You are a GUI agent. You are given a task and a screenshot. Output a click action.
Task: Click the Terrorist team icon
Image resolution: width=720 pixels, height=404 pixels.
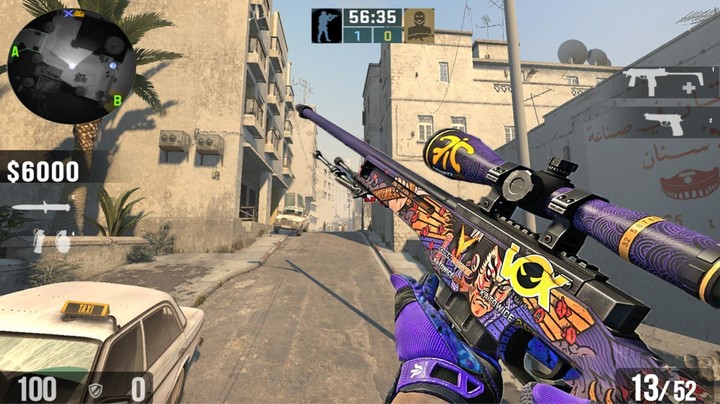[x=420, y=26]
